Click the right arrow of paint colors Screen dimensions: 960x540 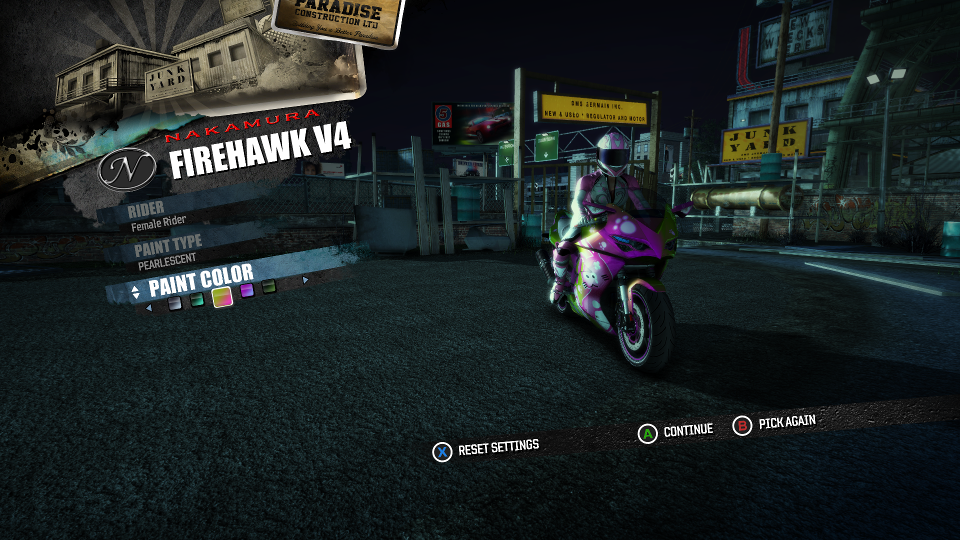tap(305, 280)
